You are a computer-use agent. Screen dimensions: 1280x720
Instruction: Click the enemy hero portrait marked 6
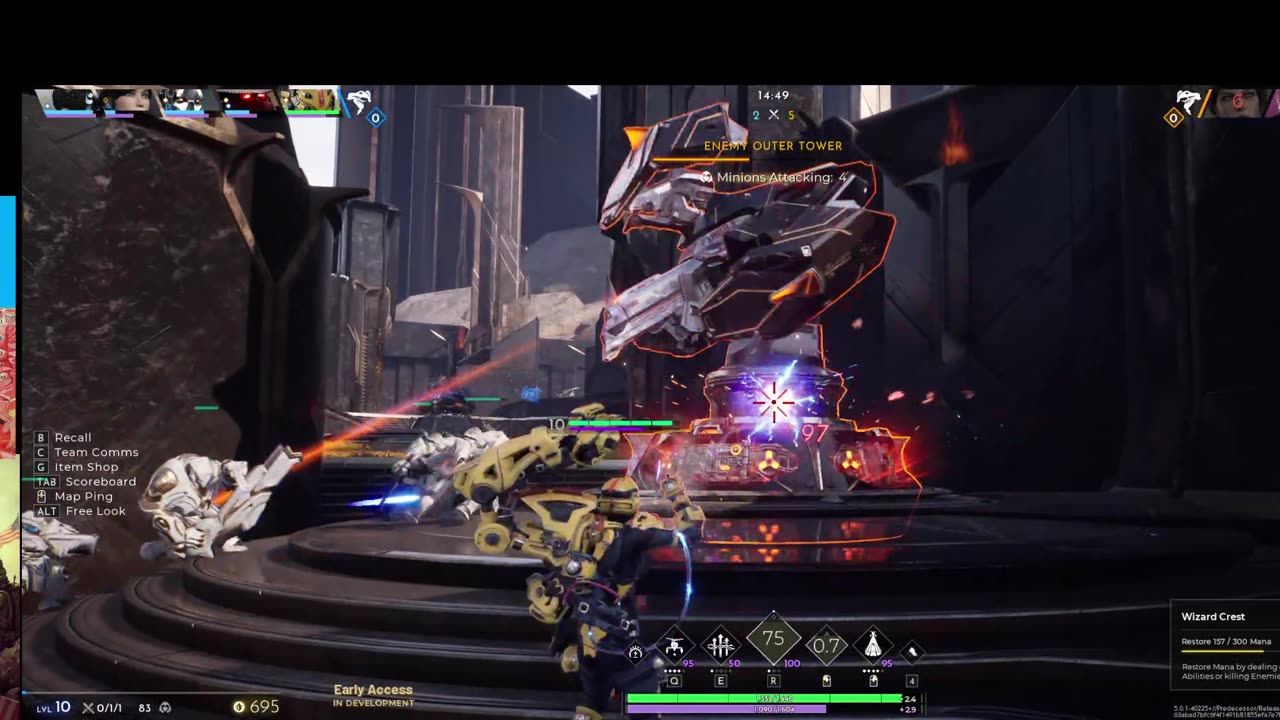coord(1238,102)
